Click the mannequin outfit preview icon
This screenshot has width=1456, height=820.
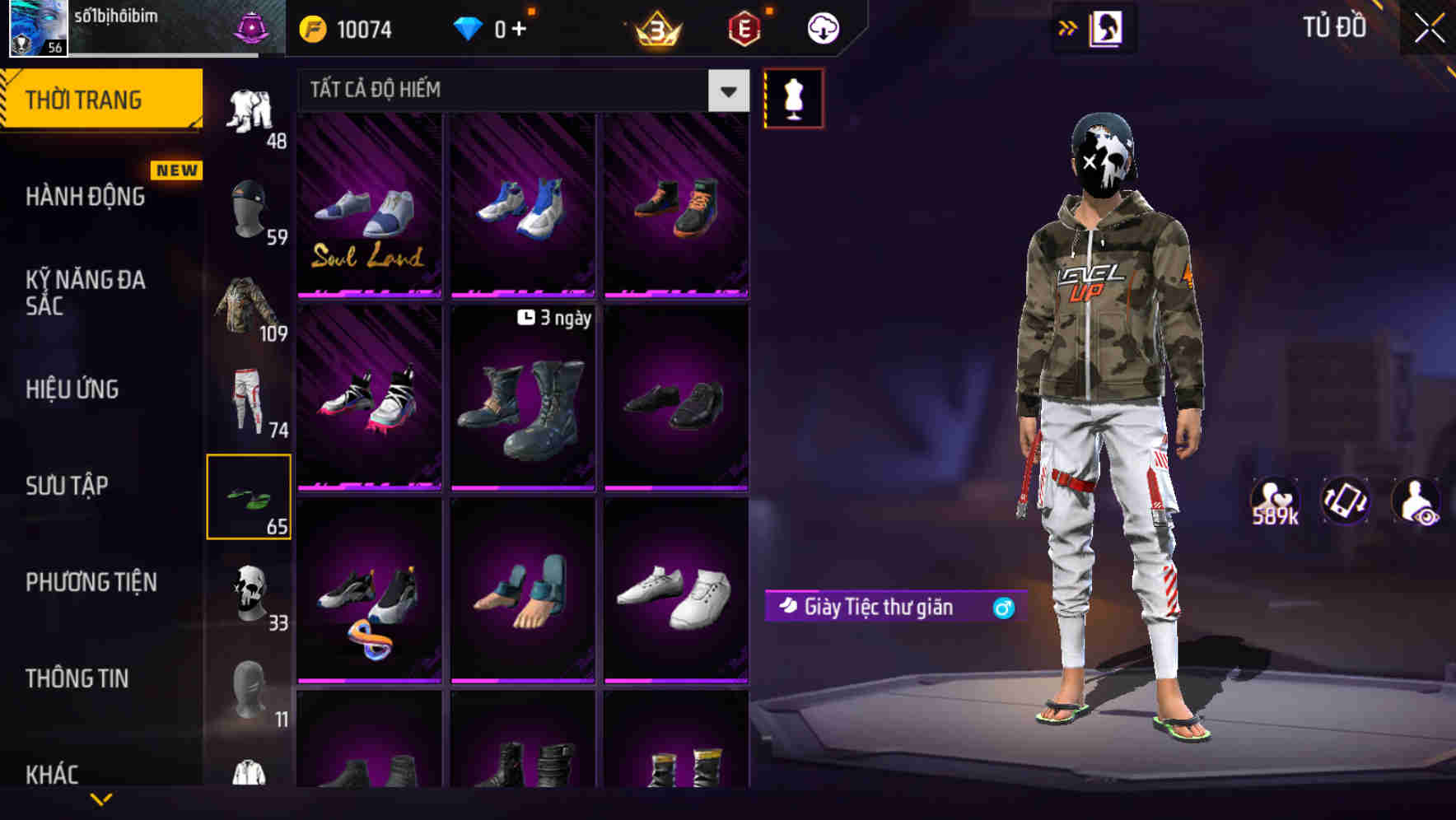[x=793, y=98]
